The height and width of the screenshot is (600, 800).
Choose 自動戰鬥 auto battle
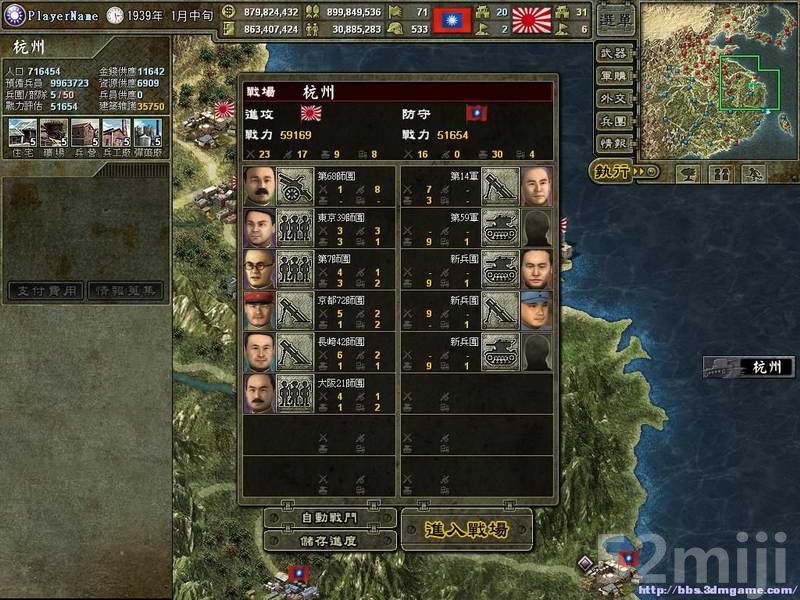click(326, 520)
